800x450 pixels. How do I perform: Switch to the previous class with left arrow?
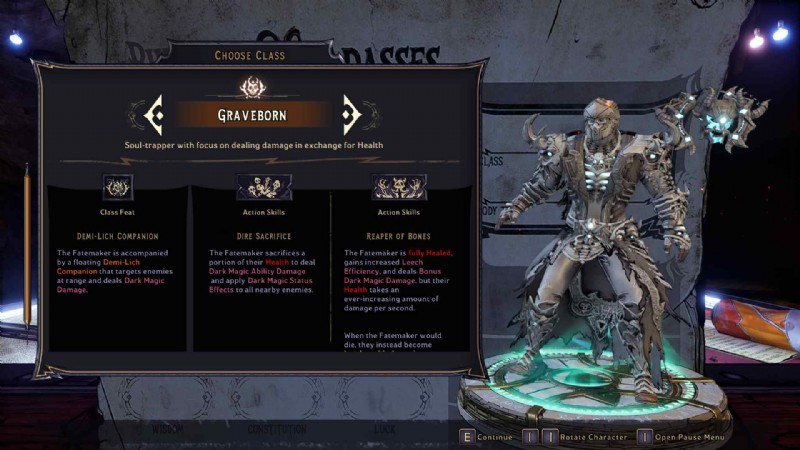point(154,115)
